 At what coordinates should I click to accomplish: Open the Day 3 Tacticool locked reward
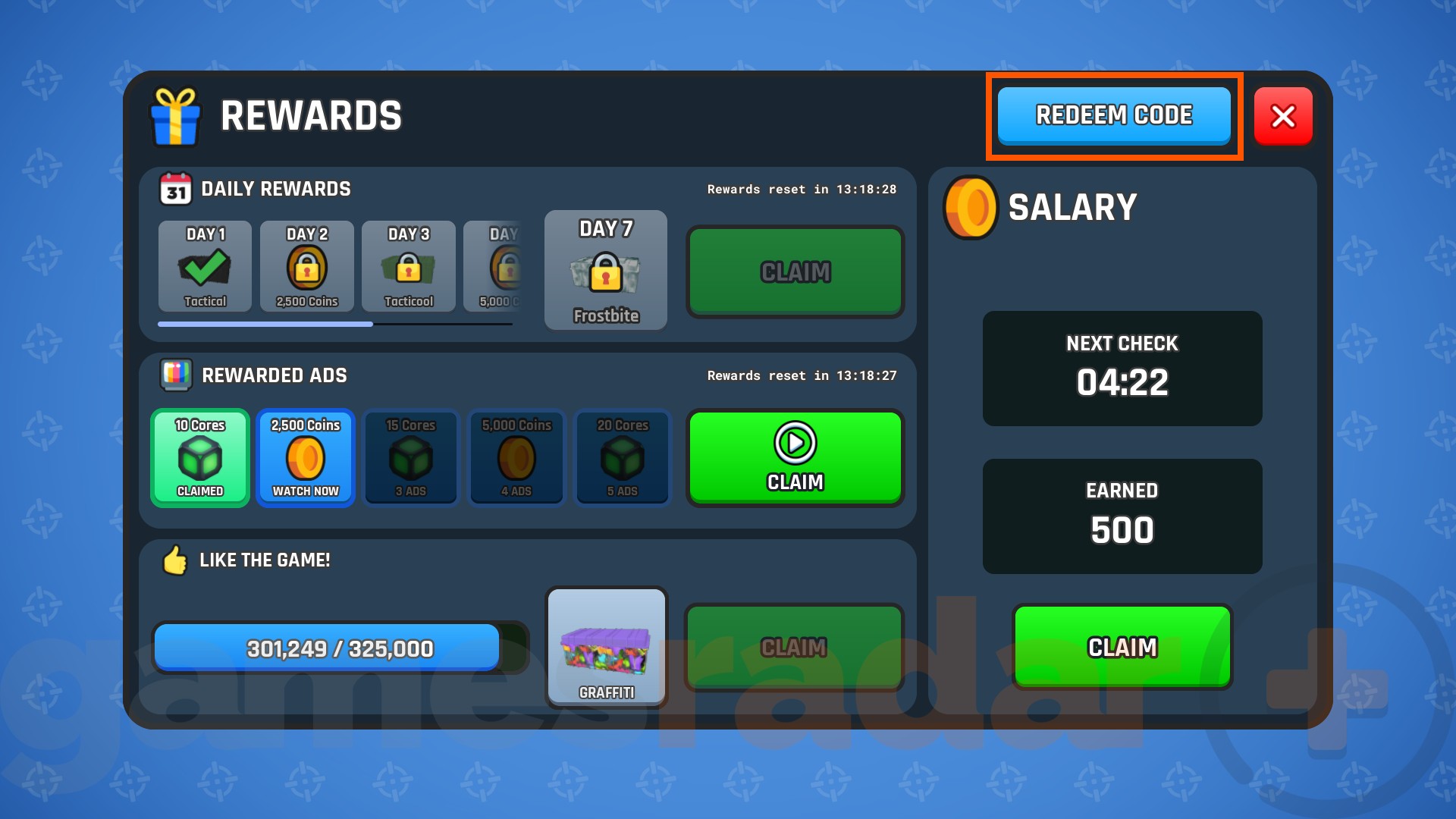tap(409, 267)
